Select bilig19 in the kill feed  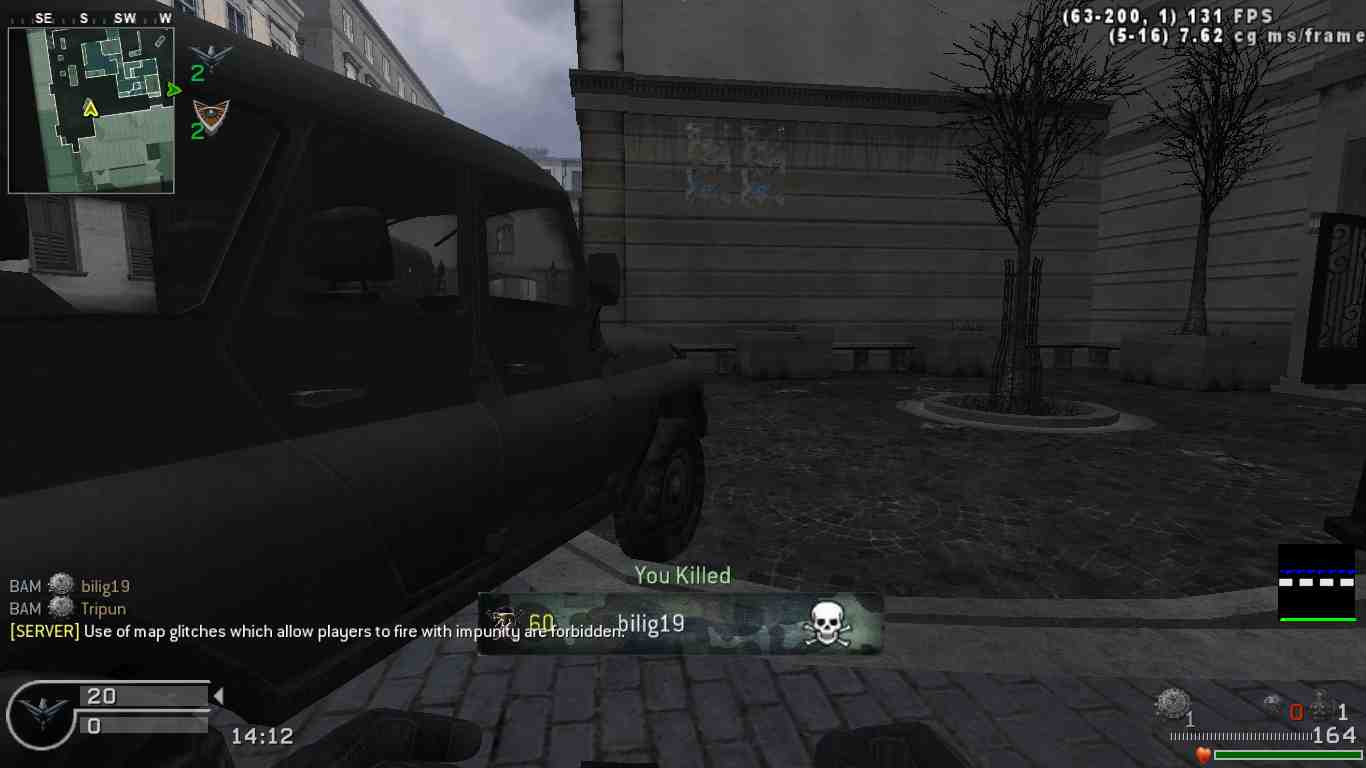coord(105,587)
